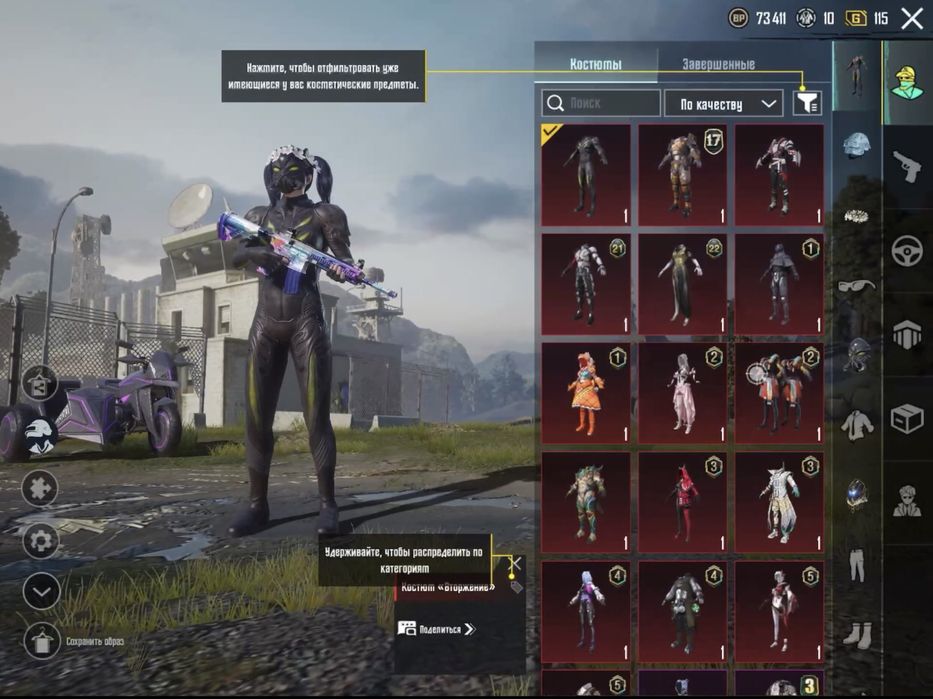Switch to the pistol weapons section
Viewport: 933px width, 699px height.
coord(907,165)
